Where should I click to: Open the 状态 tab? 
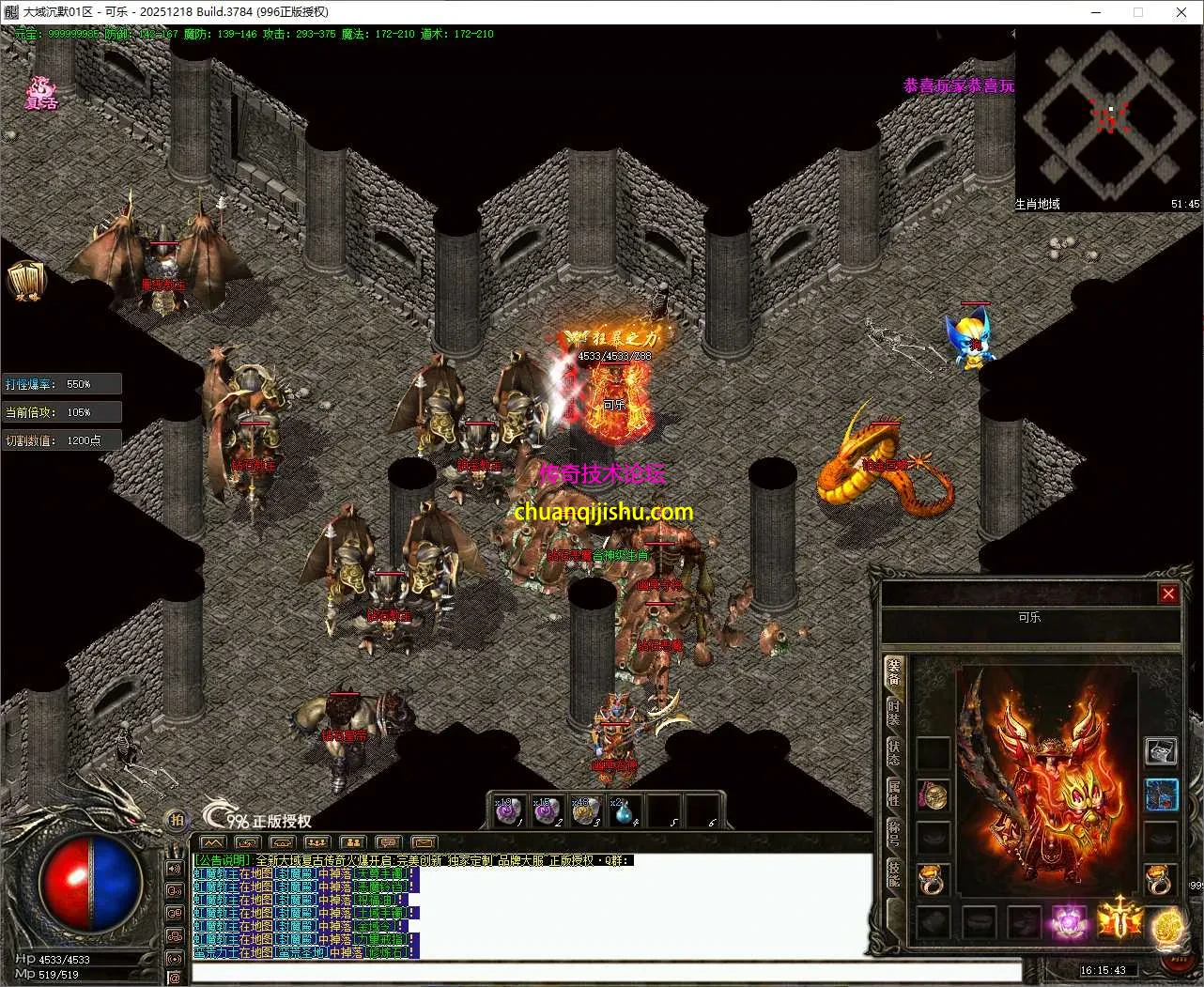click(x=894, y=752)
